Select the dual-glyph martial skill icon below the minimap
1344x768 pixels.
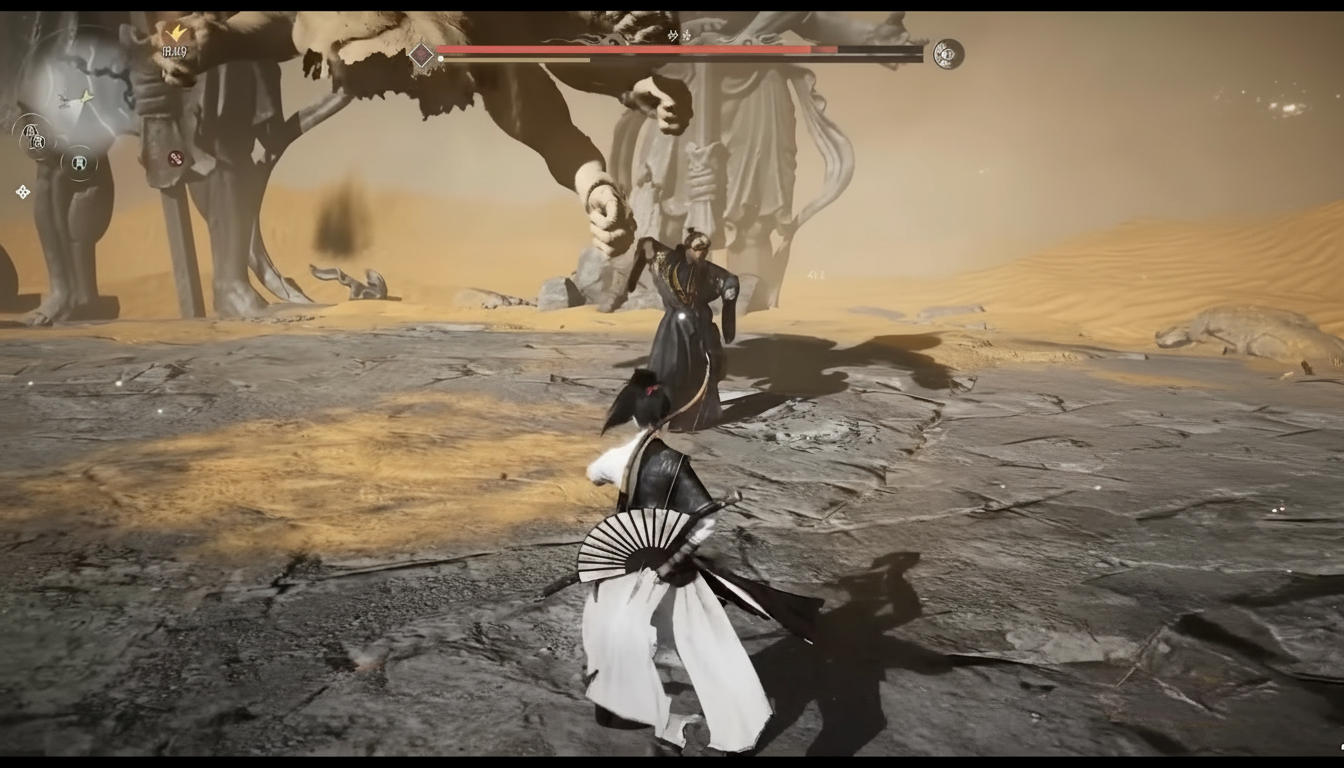(33, 137)
